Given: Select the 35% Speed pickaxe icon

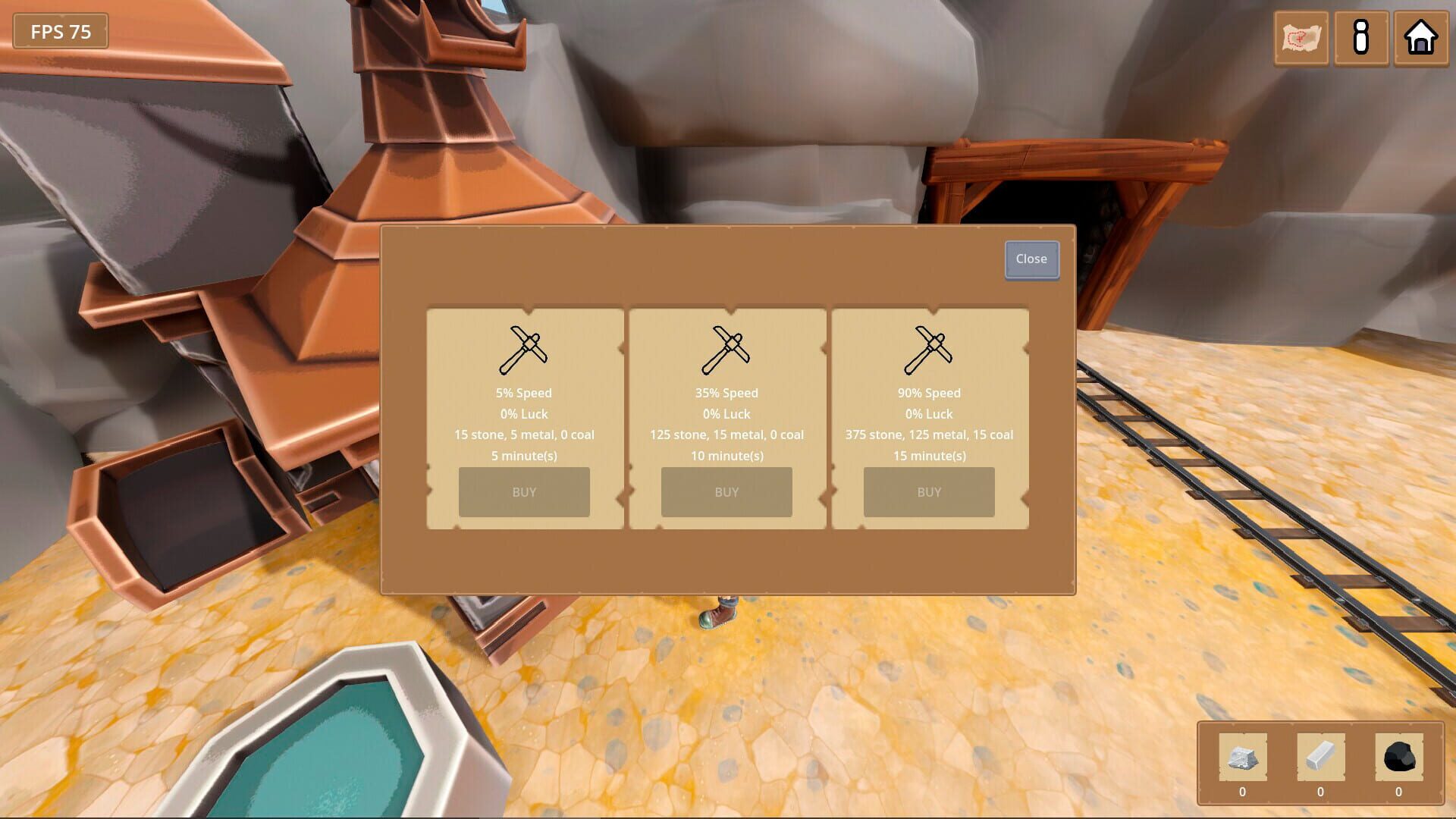Looking at the screenshot, I should point(726,349).
